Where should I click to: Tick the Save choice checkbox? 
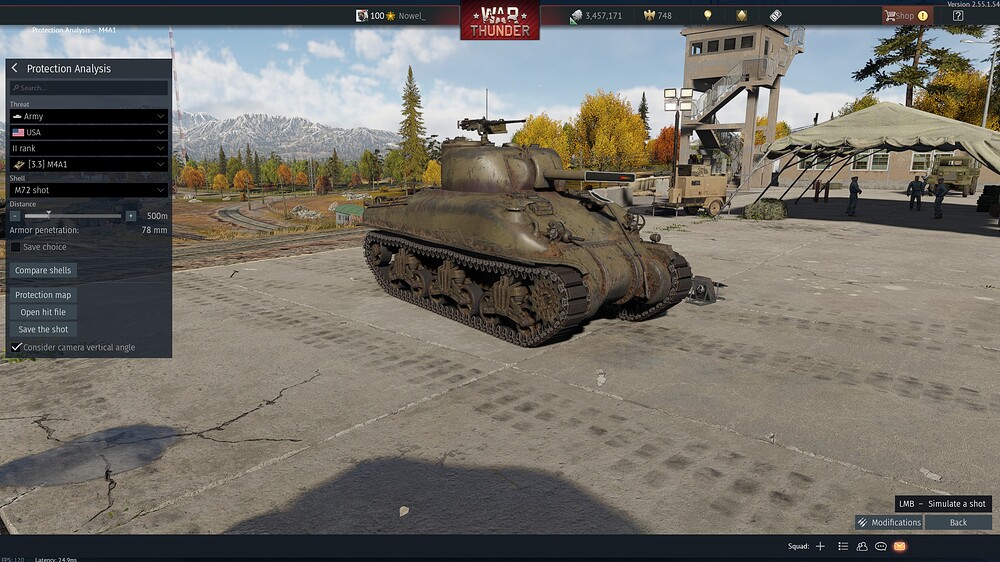coord(16,247)
